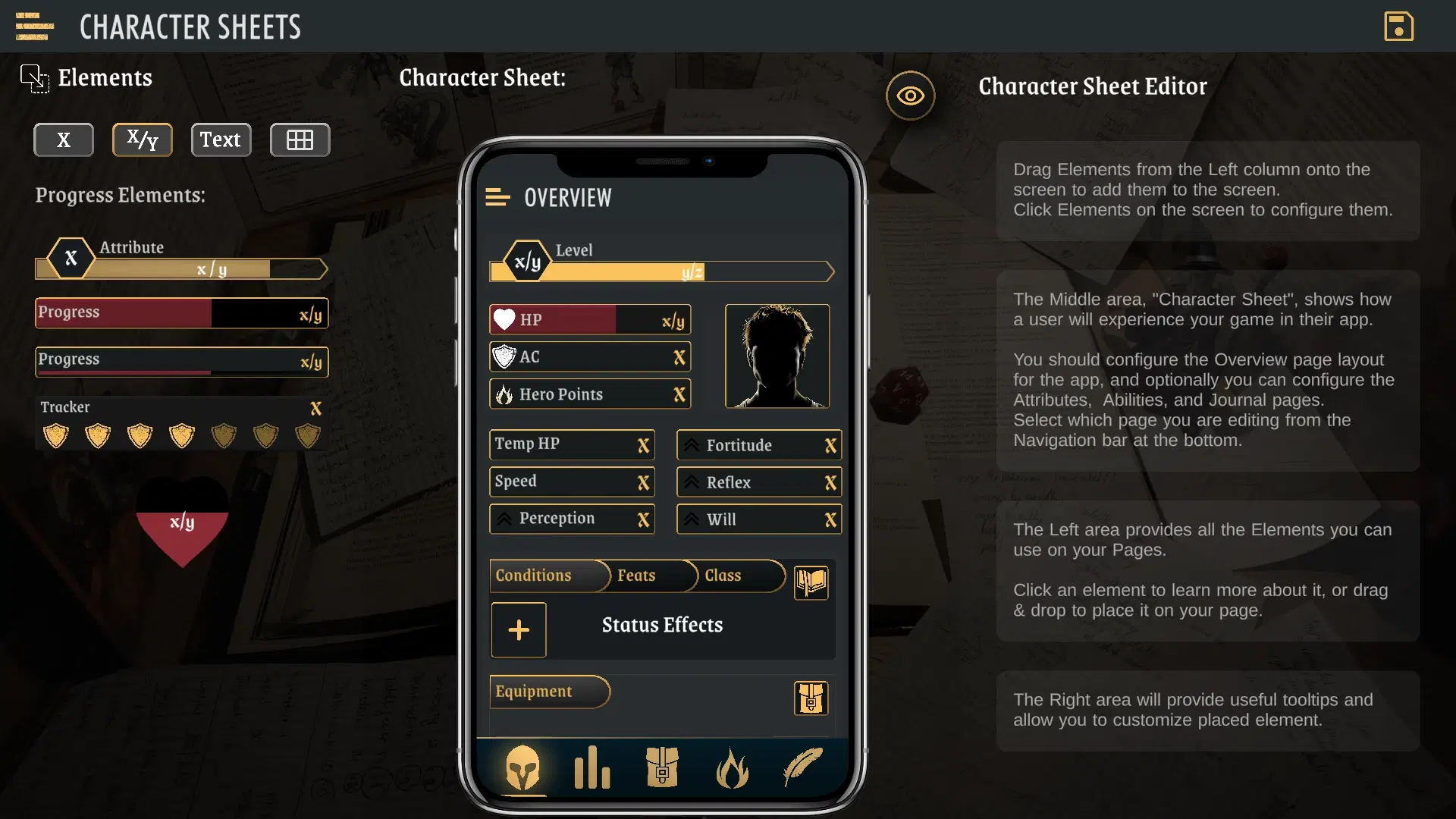Open the flame page in navigation bar

[x=732, y=767]
